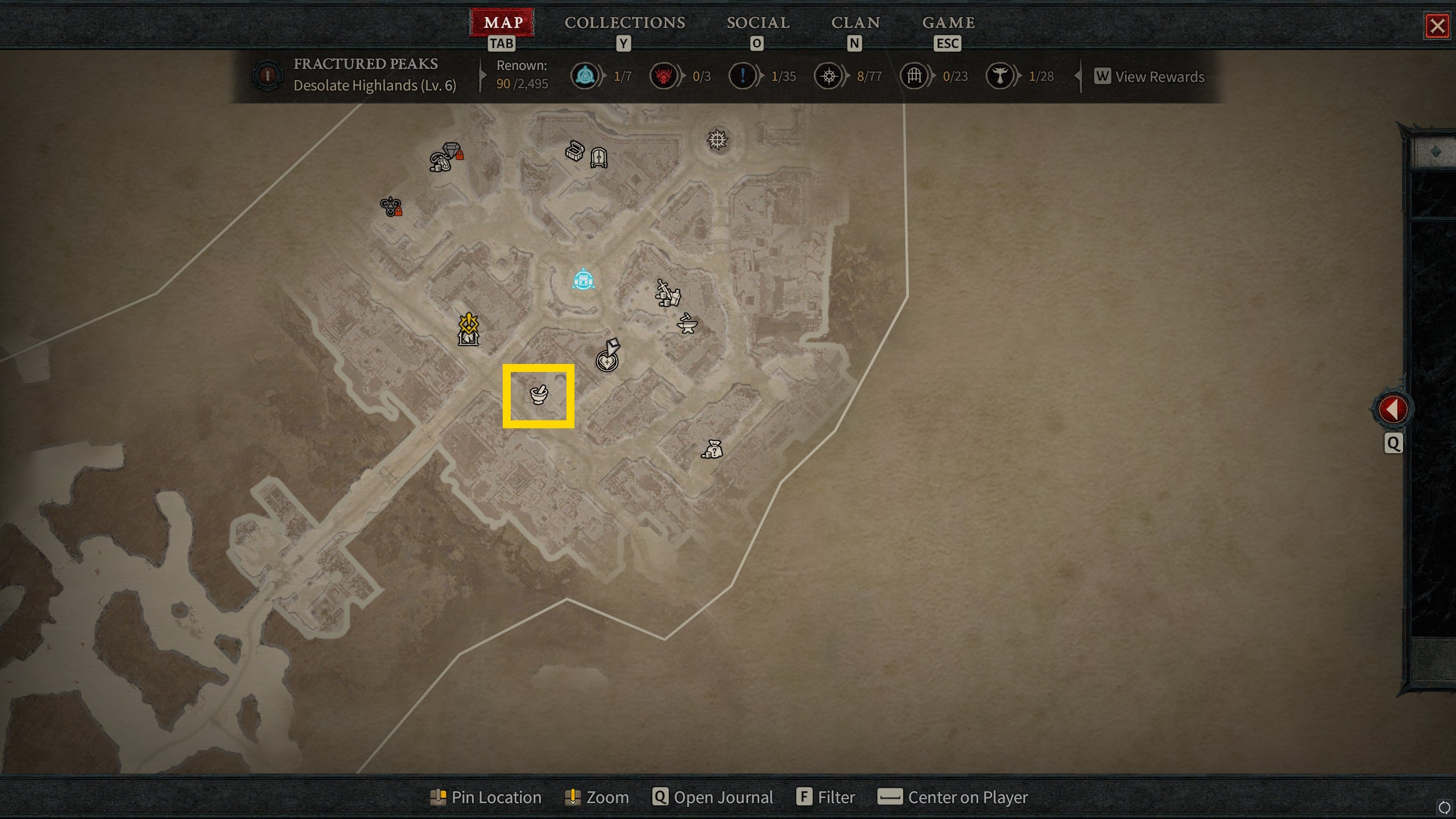Select the Alchemist mortar icon in the yellow box
The width and height of the screenshot is (1456, 819).
pos(538,395)
